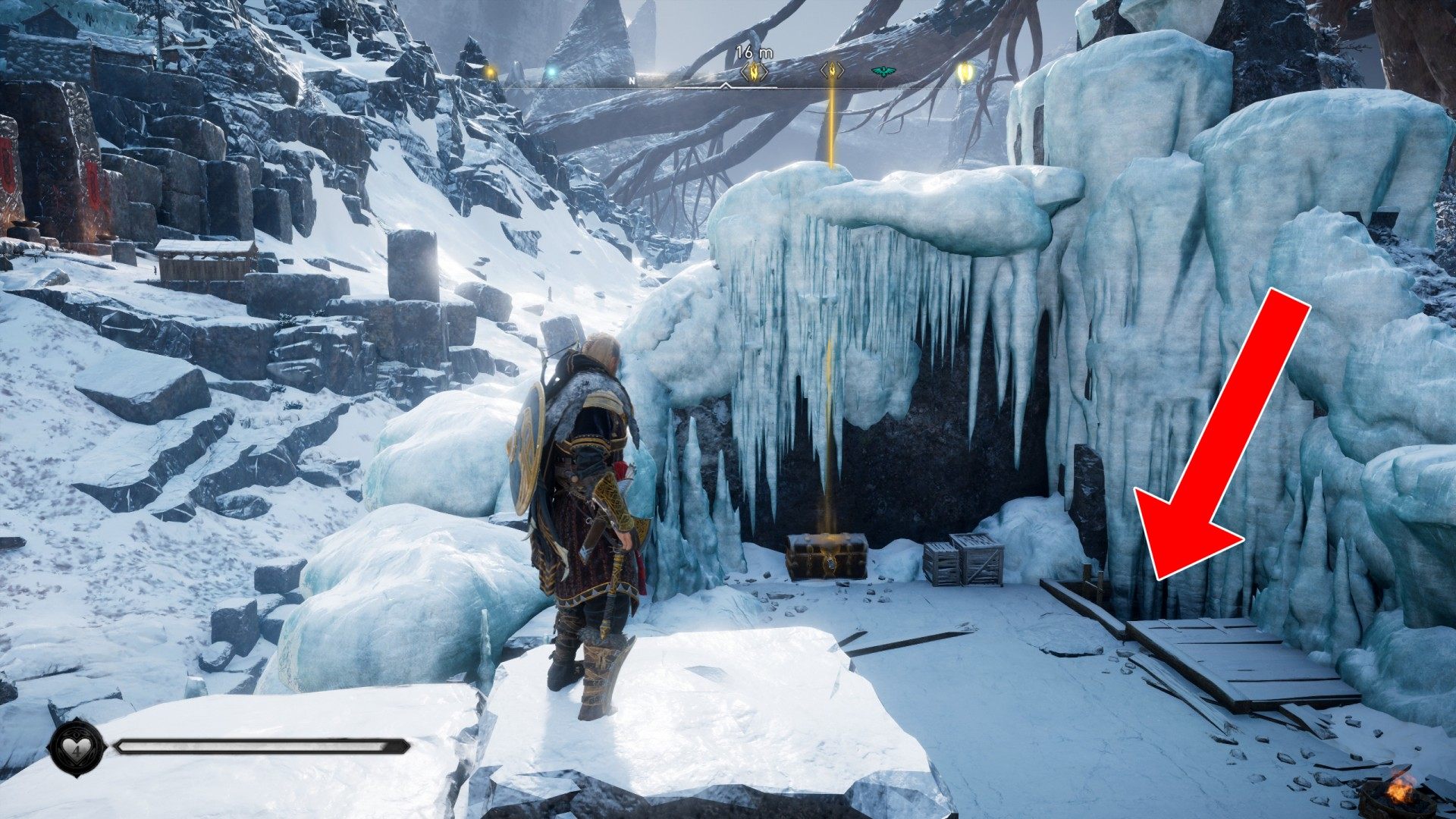Use the heart ration icon showing 4
The width and height of the screenshot is (1456, 819).
(x=76, y=748)
